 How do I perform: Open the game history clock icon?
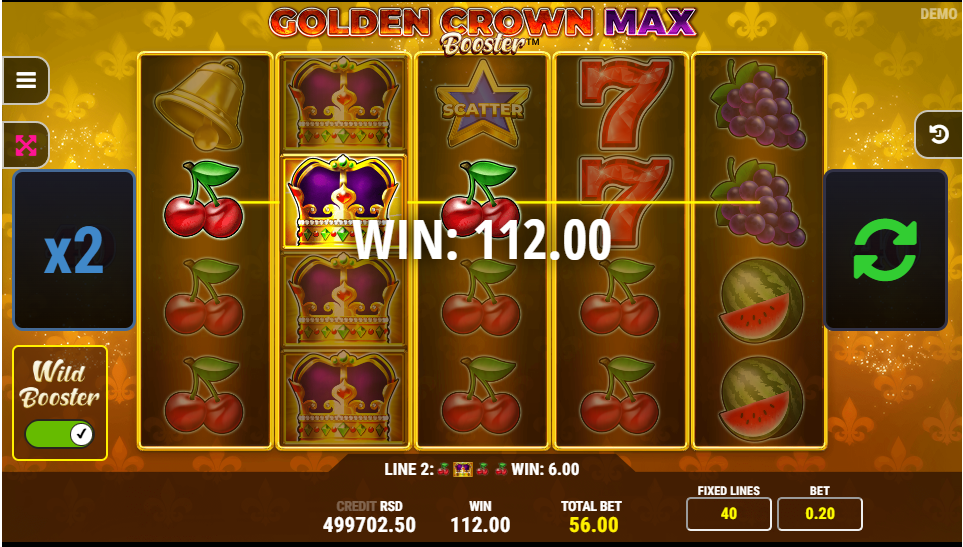tap(939, 134)
